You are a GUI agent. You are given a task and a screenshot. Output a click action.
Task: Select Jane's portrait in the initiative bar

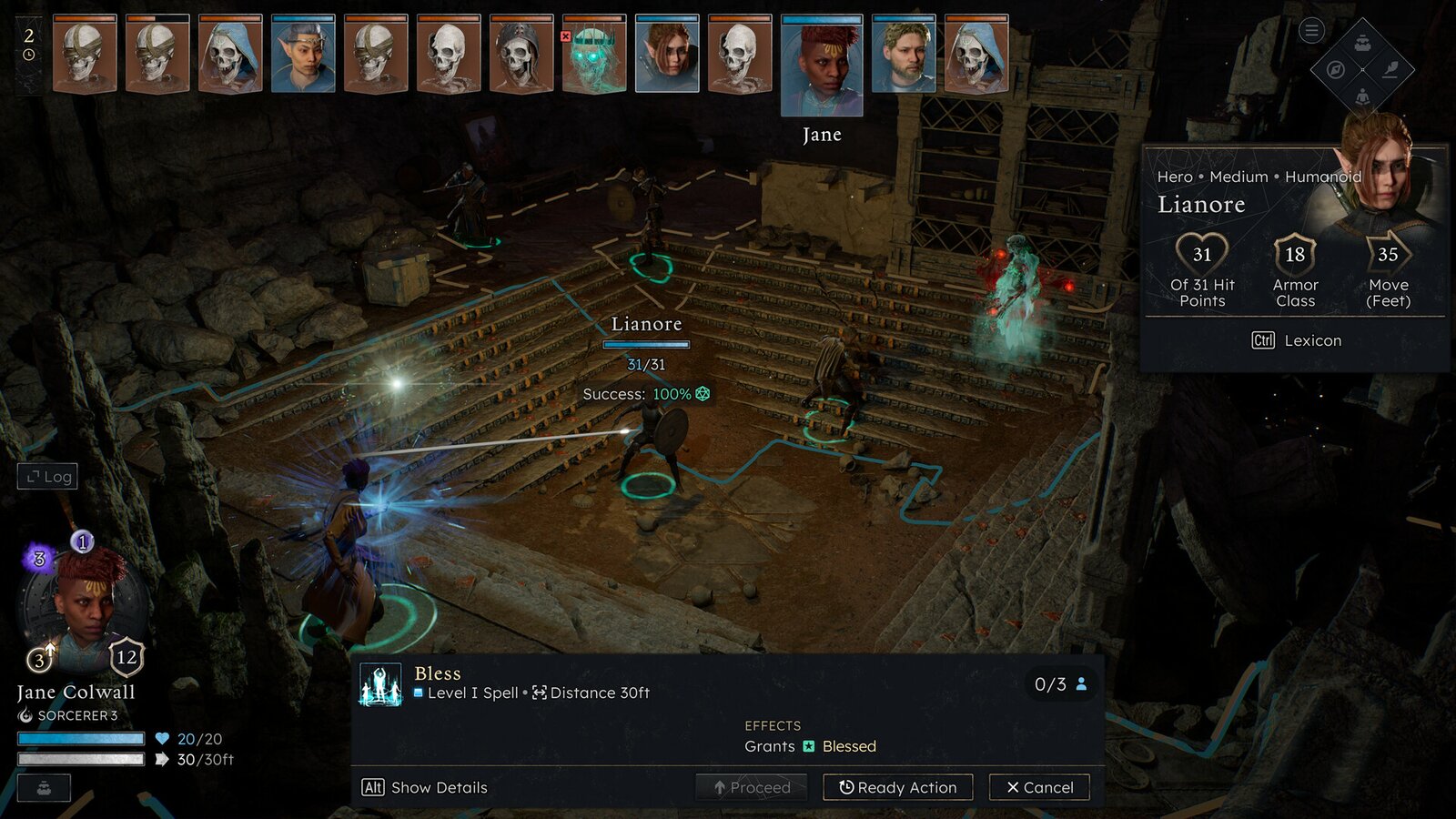point(822,66)
